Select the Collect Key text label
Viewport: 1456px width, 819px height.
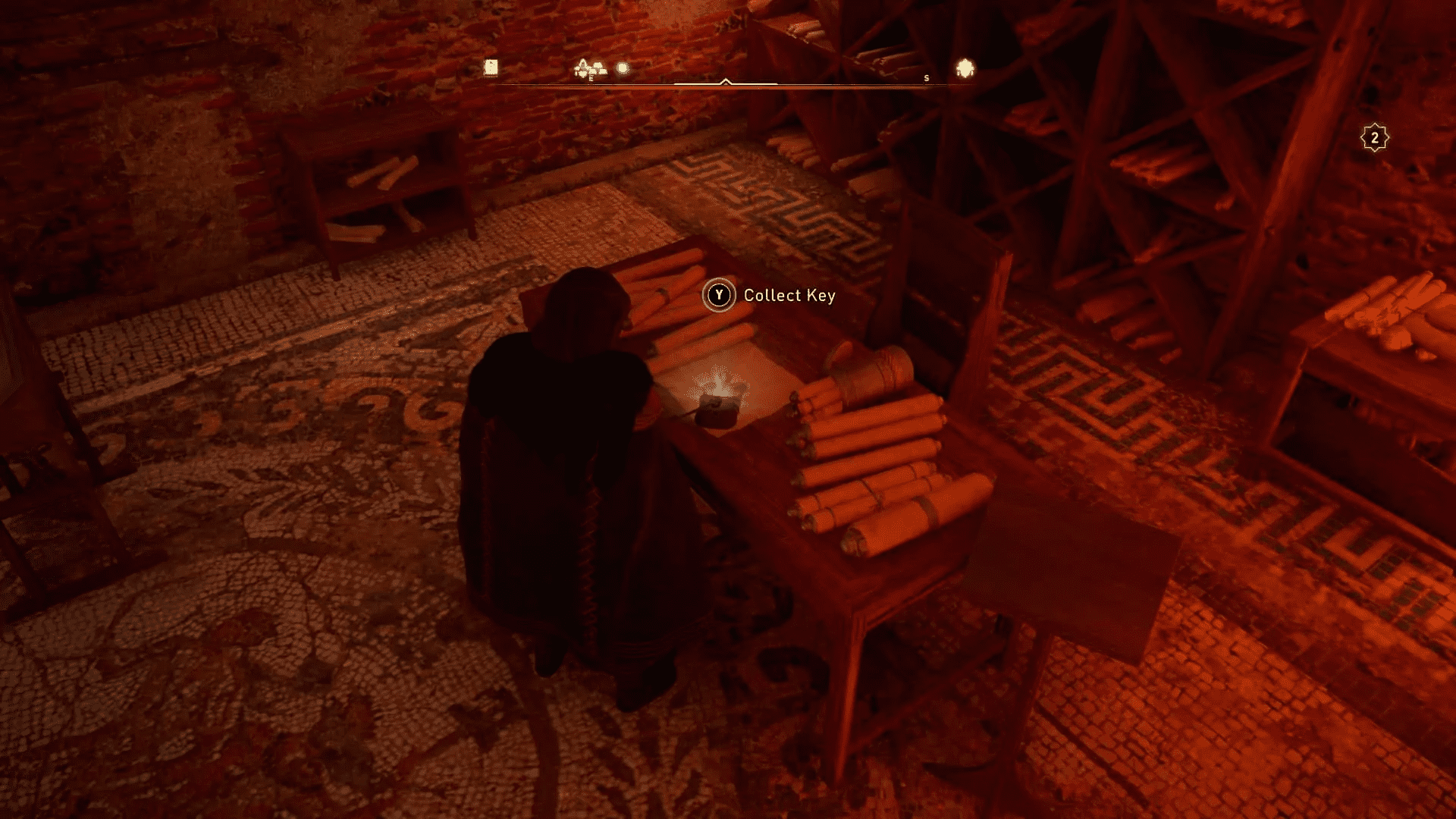tap(789, 297)
